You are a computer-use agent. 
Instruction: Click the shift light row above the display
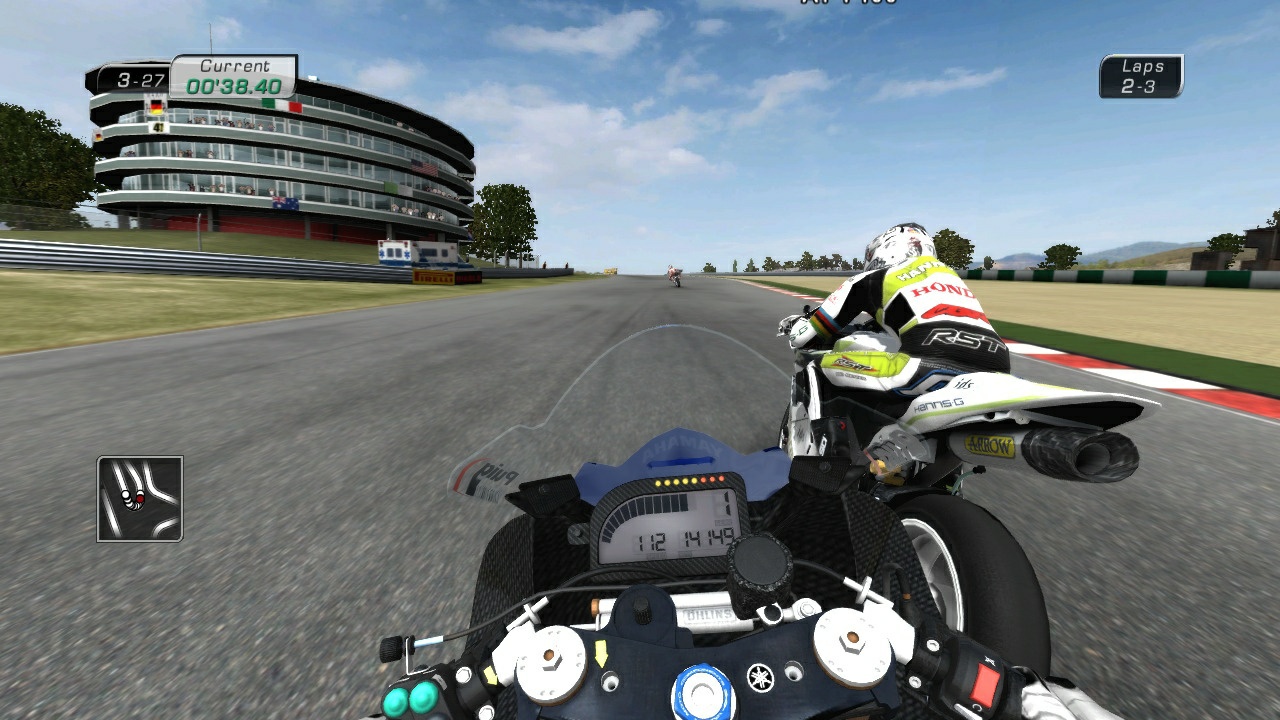[690, 481]
